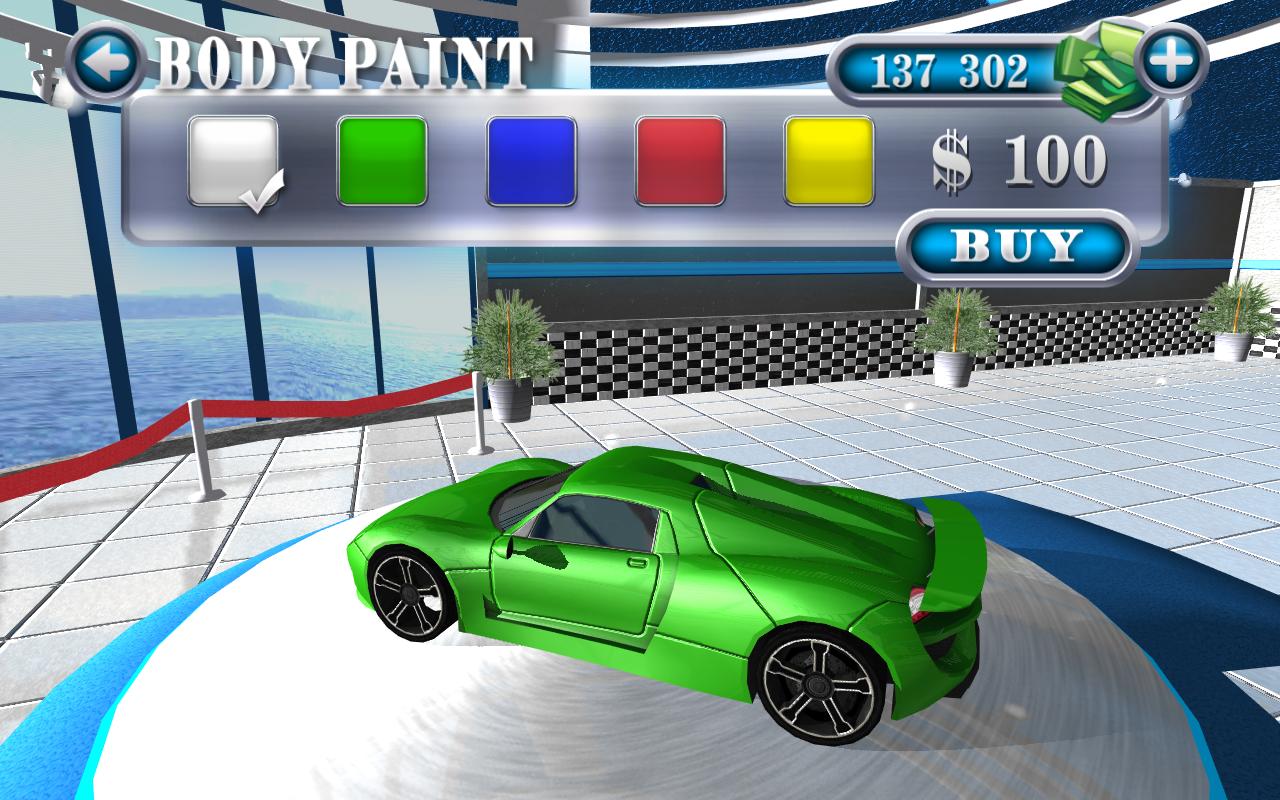Click the BUY button
1280x800 pixels.
coord(1016,246)
